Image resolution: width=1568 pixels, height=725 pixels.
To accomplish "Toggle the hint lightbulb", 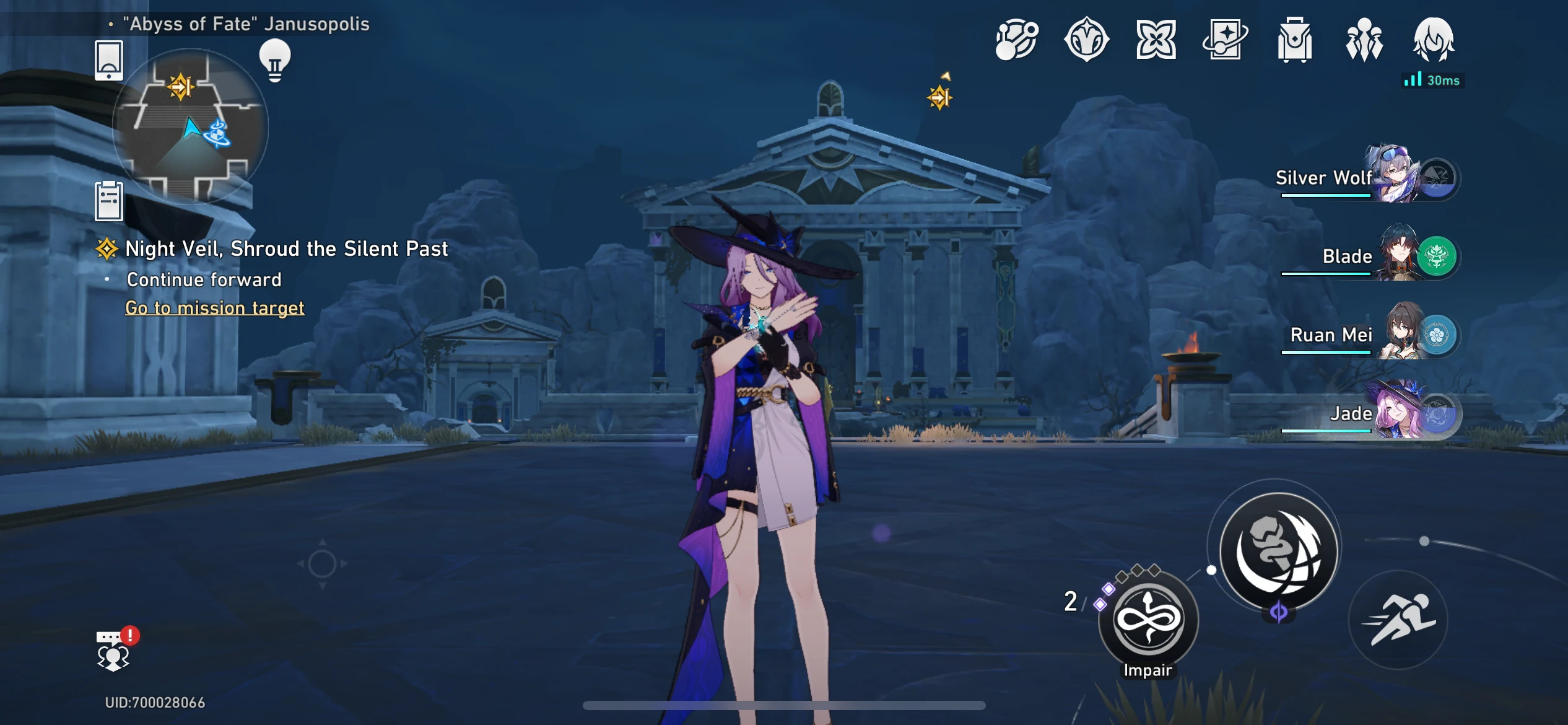I will click(x=274, y=58).
